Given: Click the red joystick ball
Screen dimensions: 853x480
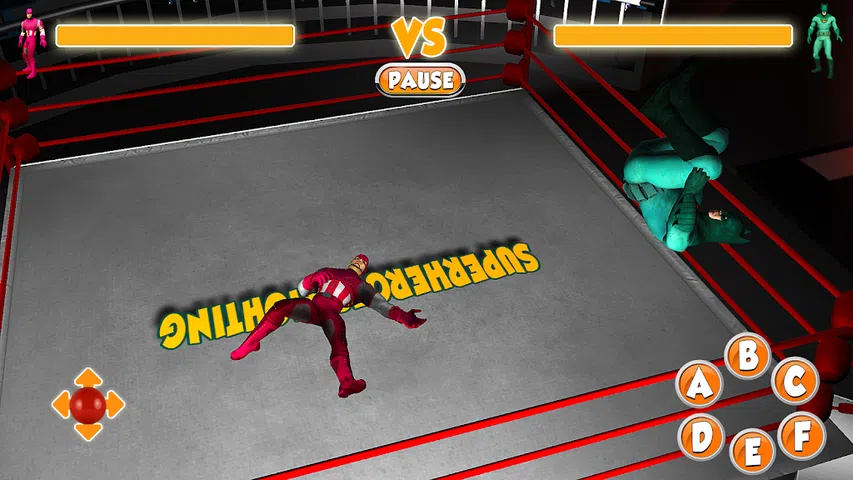Looking at the screenshot, I should click(88, 404).
